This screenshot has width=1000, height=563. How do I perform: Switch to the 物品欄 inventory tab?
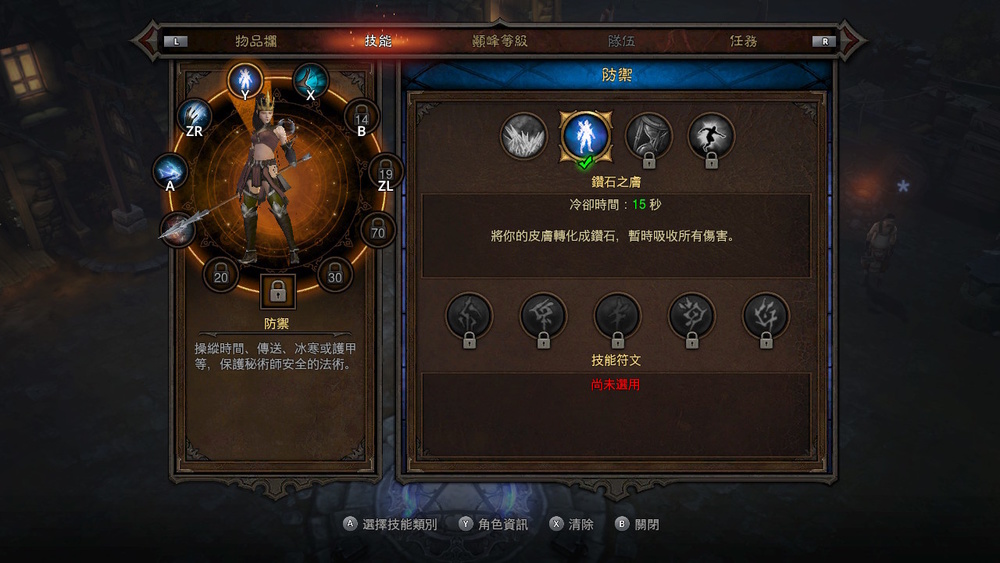[255, 42]
